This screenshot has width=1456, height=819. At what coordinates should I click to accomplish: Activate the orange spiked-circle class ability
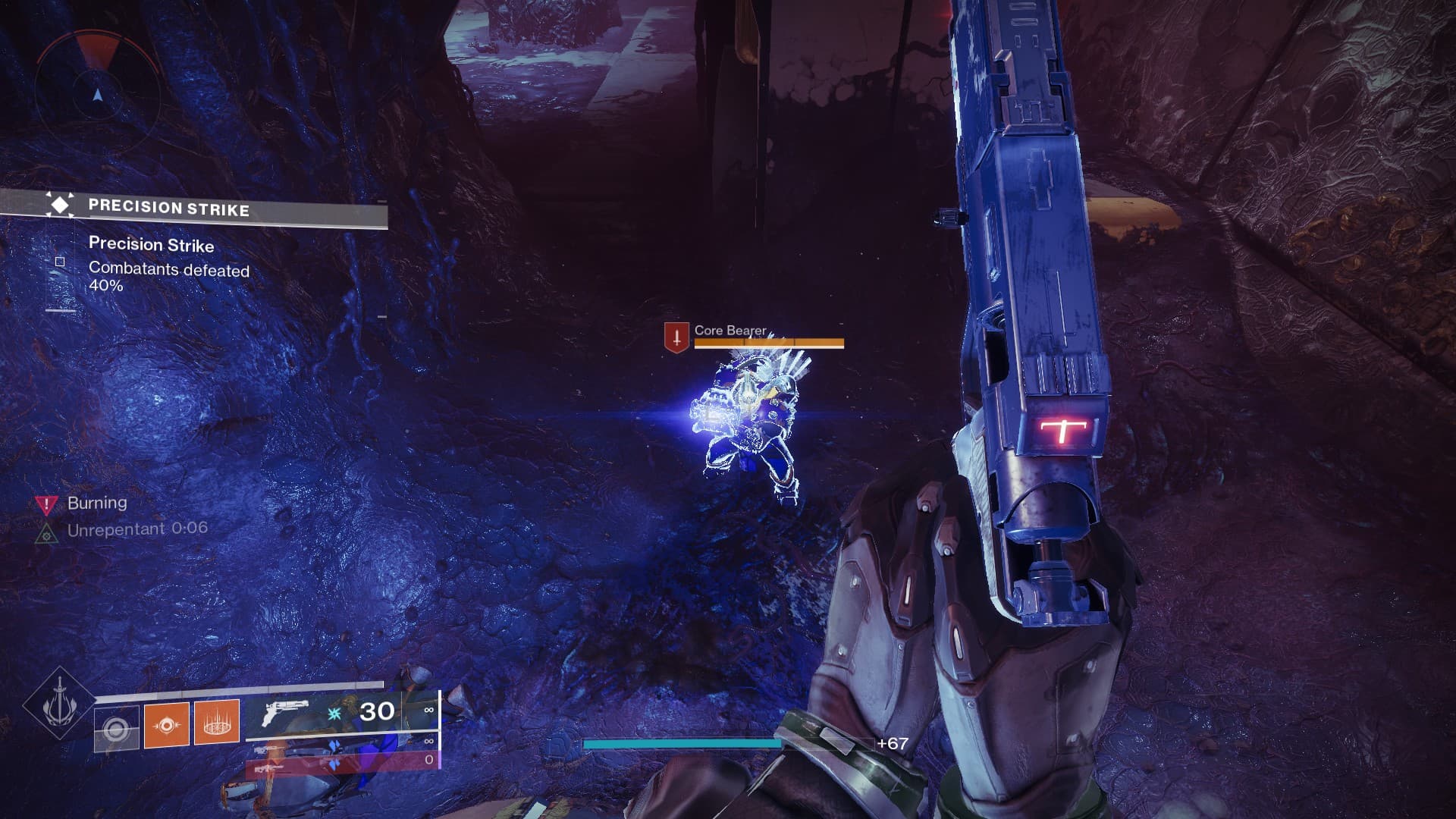click(x=217, y=722)
